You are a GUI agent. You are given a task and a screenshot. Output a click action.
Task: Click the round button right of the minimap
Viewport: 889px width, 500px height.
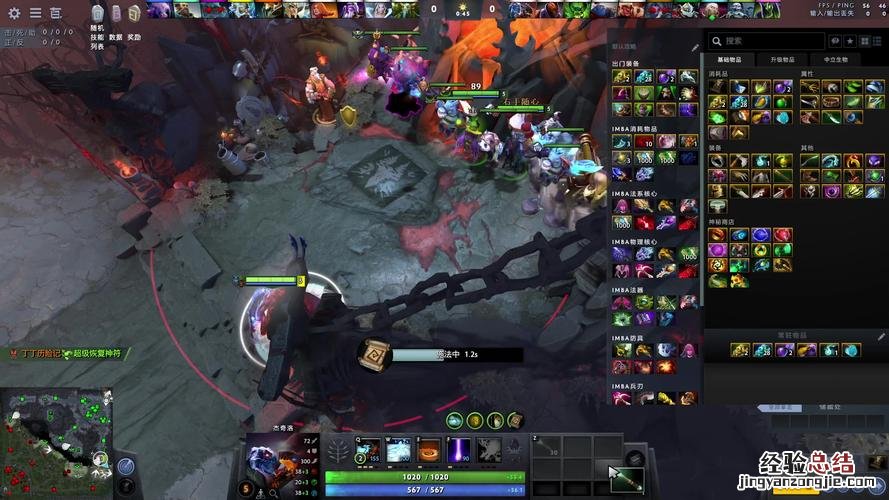127,466
